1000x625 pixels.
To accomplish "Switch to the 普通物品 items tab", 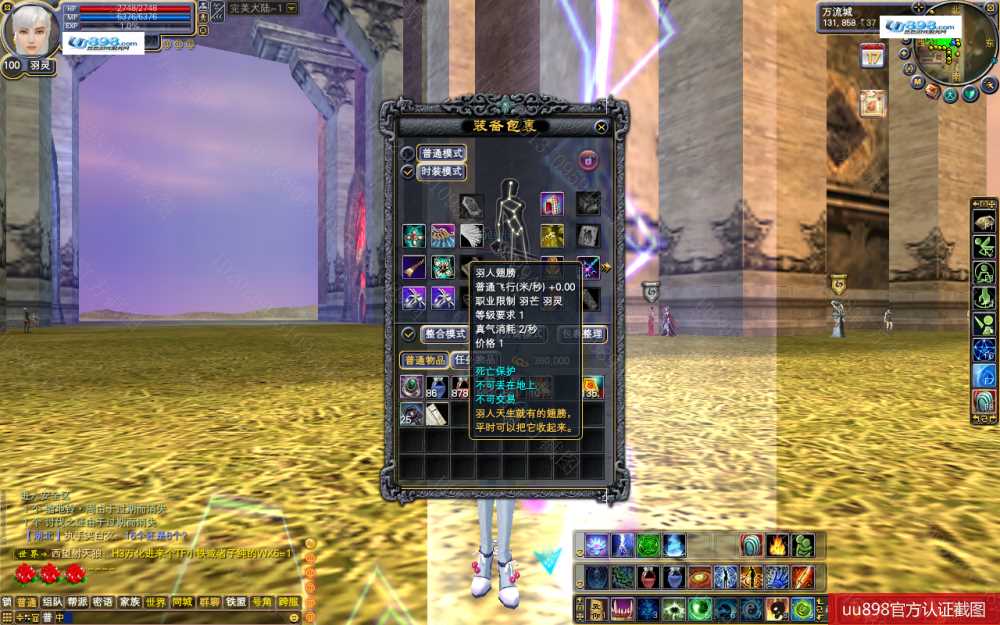I will pyautogui.click(x=424, y=360).
